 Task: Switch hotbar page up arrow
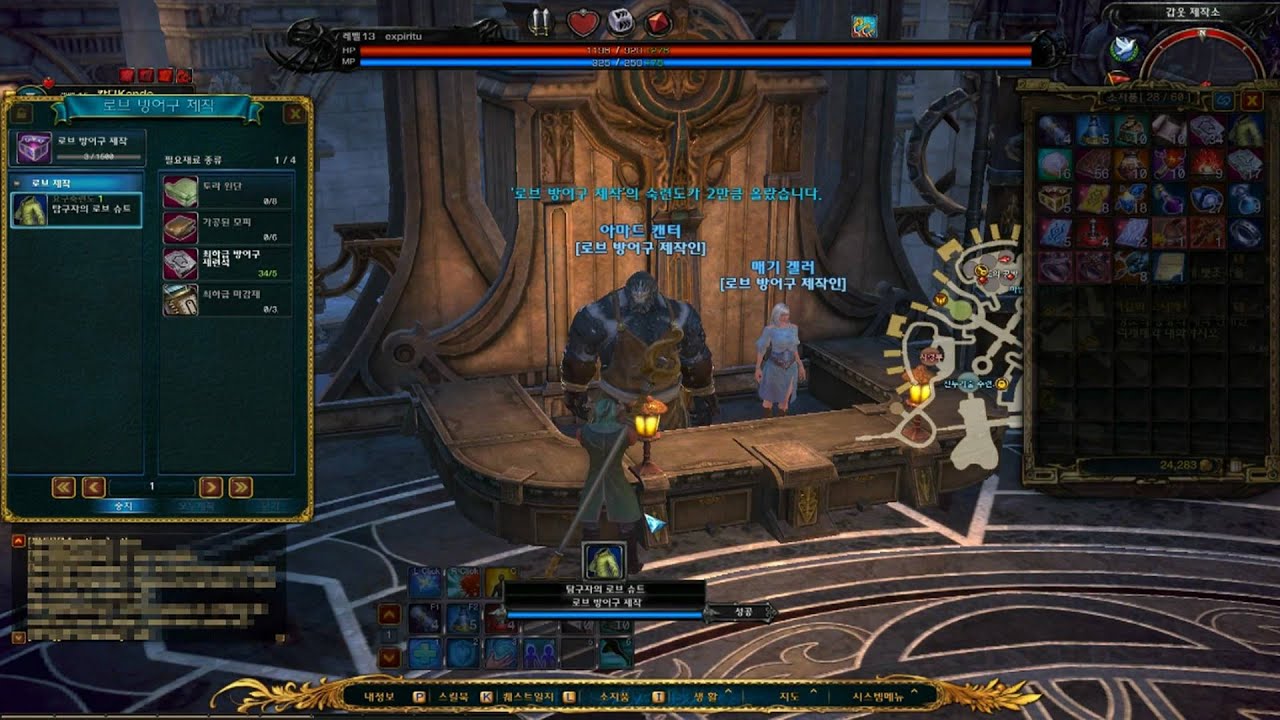(389, 614)
